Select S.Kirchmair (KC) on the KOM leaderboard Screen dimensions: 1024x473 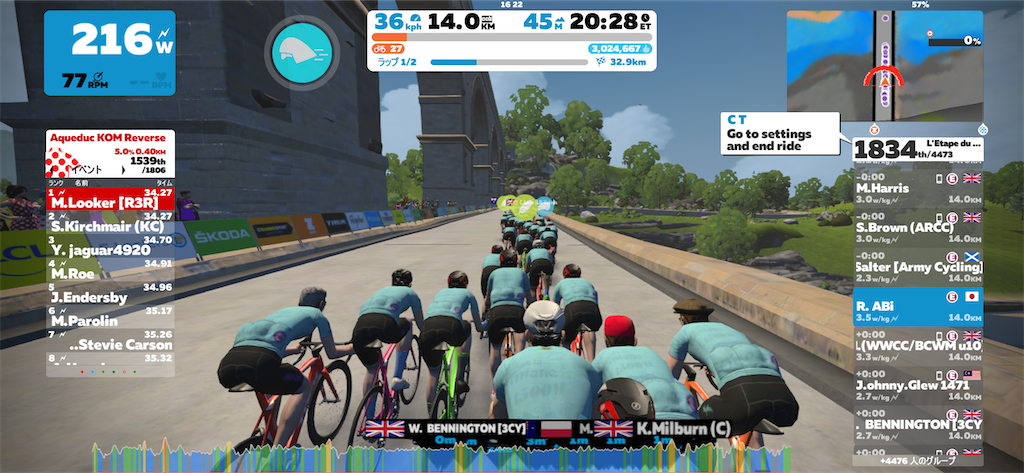coord(110,226)
